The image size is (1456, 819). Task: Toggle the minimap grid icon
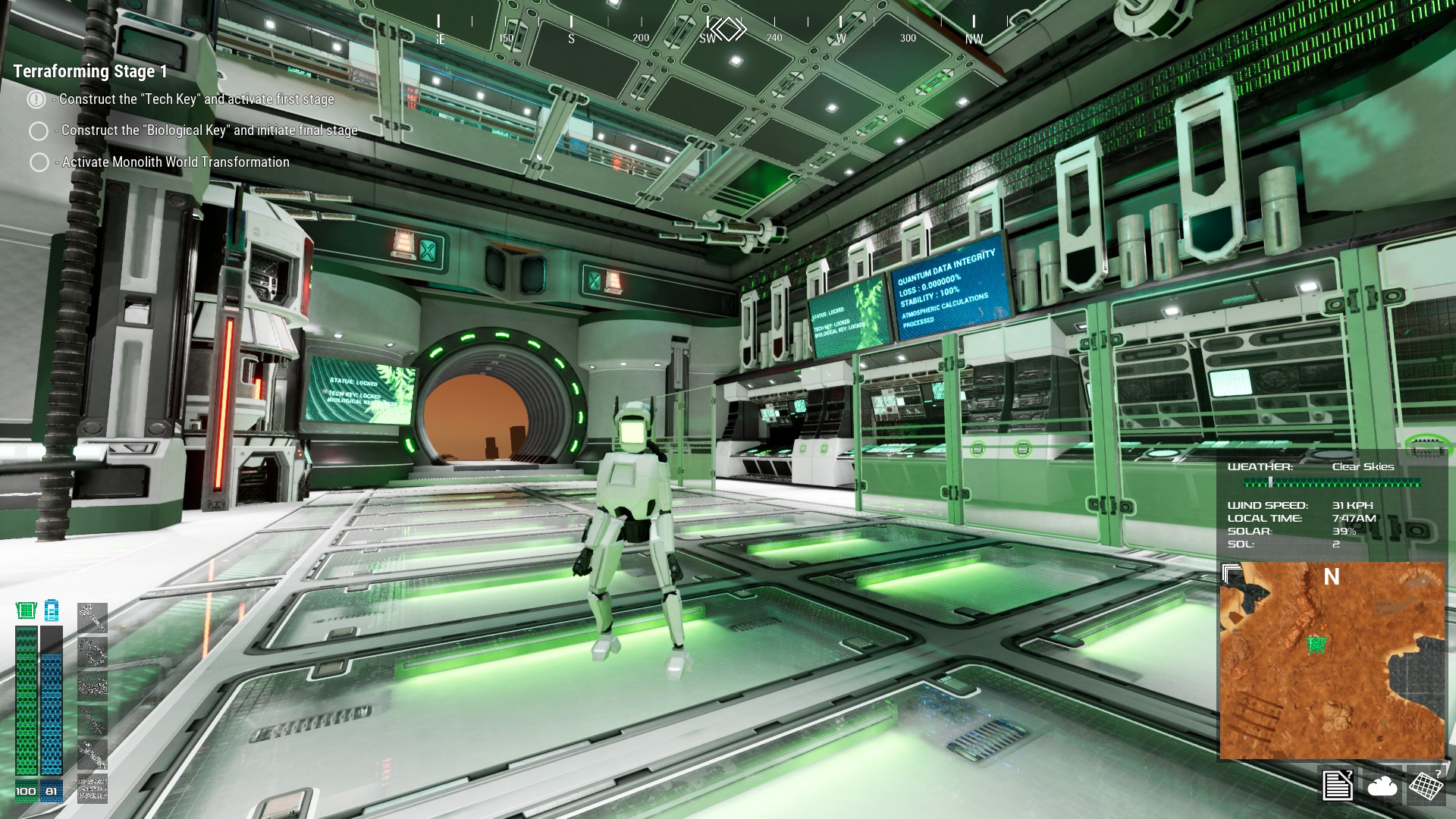[x=1426, y=785]
